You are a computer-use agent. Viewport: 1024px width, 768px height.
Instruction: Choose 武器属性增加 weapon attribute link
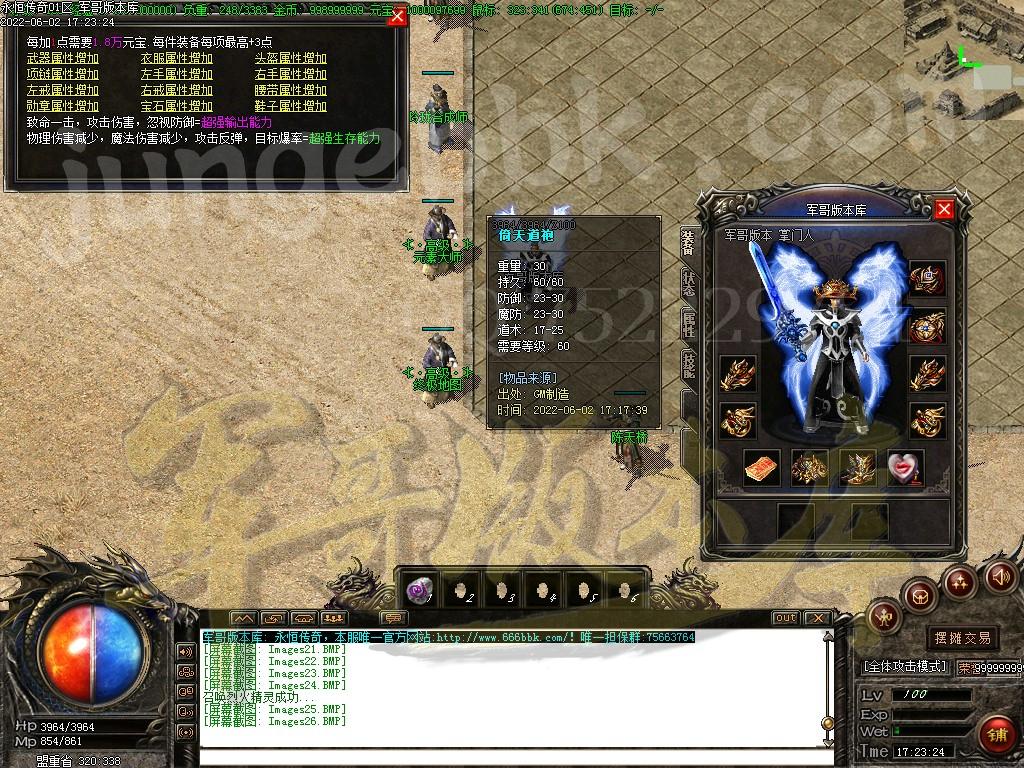click(x=63, y=58)
